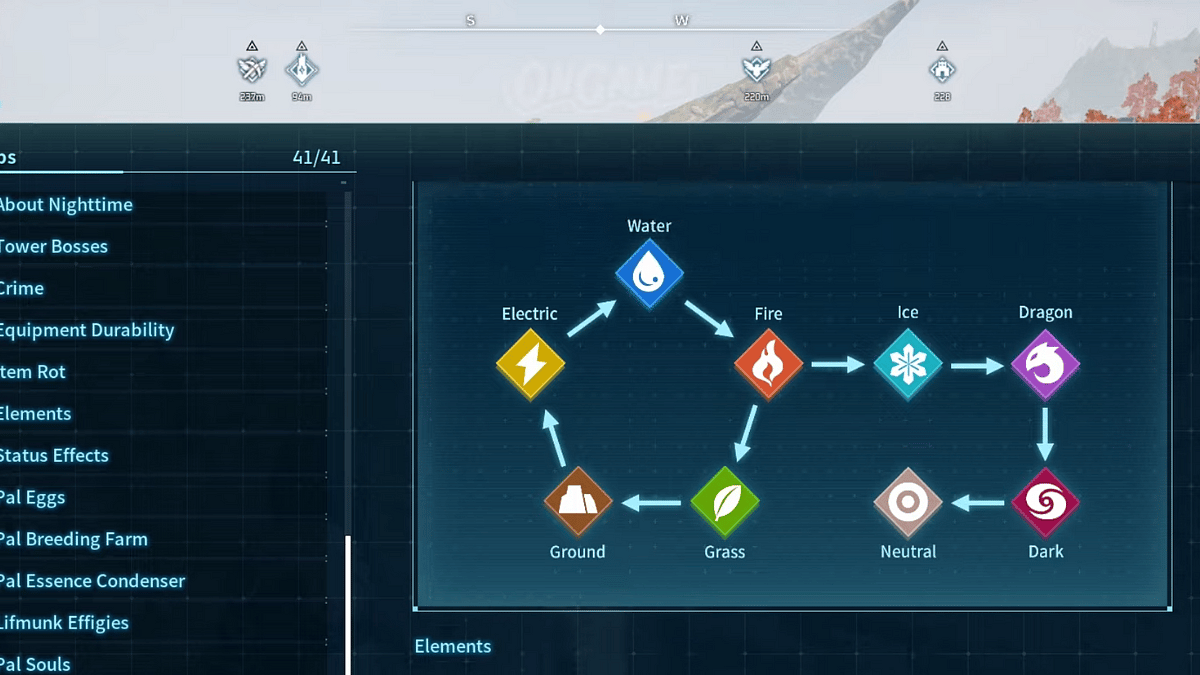The image size is (1200, 675).
Task: Select the Pal Essence Condenser entry
Action: (93, 581)
